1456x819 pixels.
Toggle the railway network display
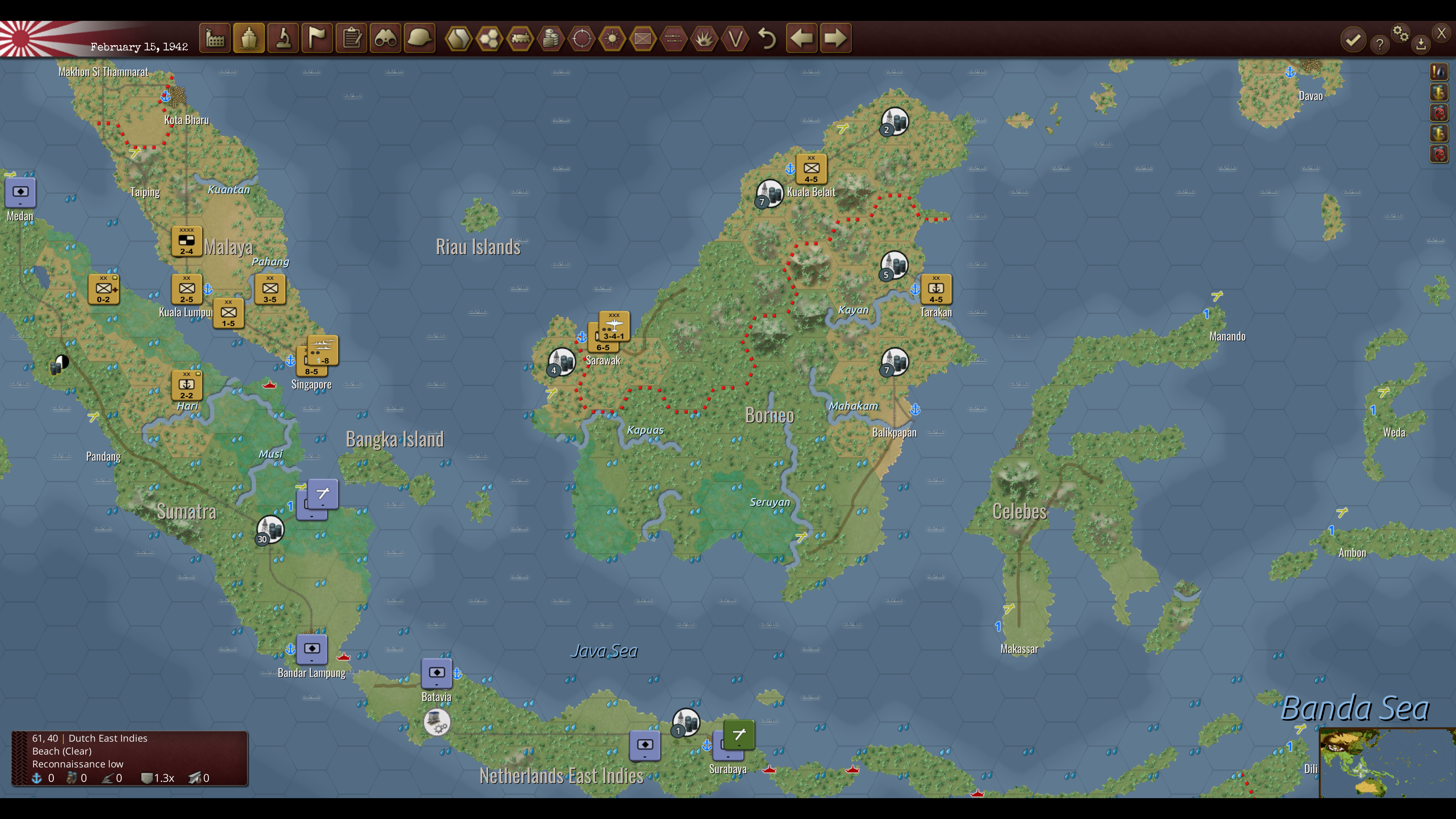pyautogui.click(x=520, y=38)
